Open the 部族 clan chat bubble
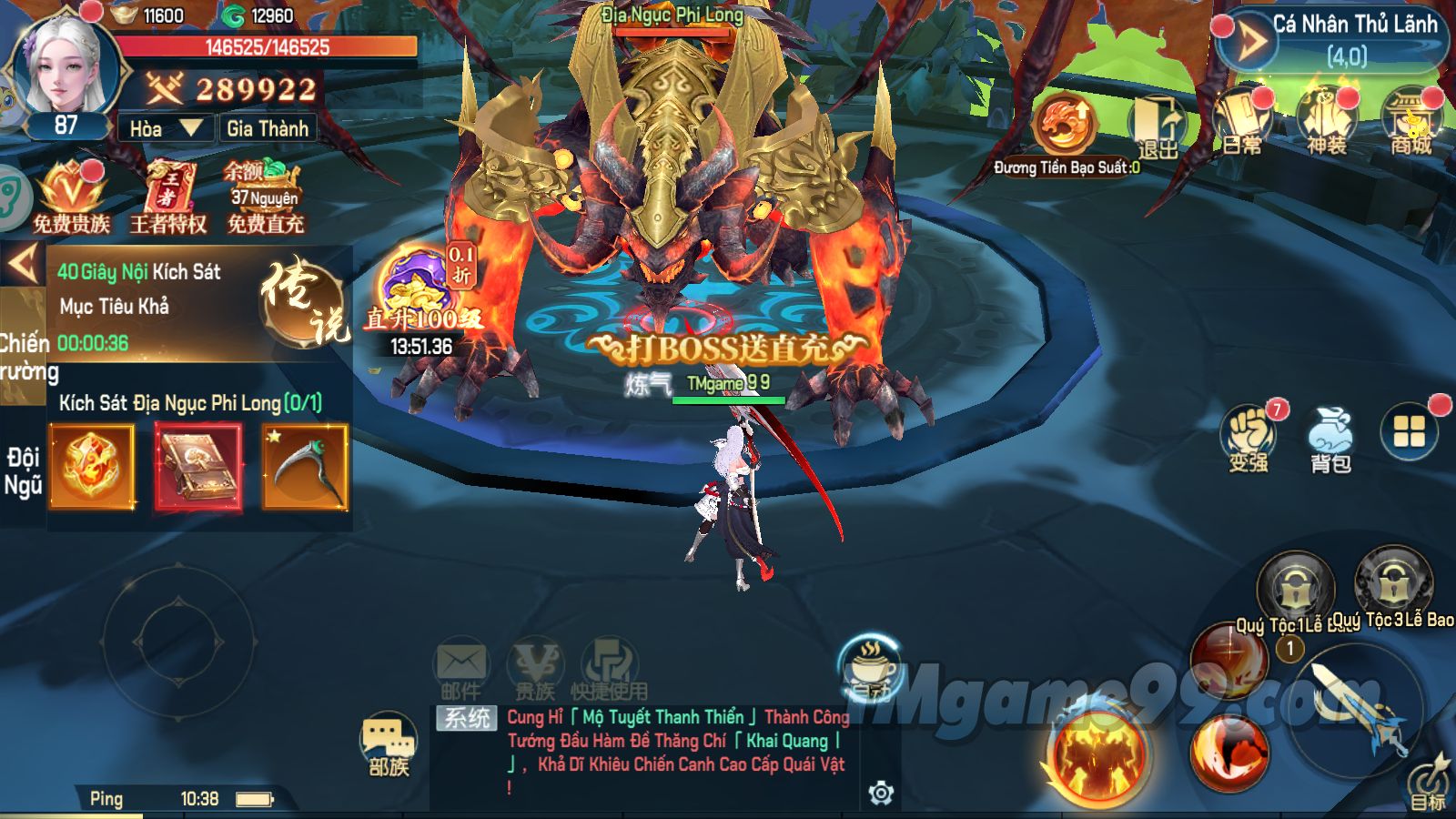Image resolution: width=1456 pixels, height=819 pixels. tap(389, 746)
